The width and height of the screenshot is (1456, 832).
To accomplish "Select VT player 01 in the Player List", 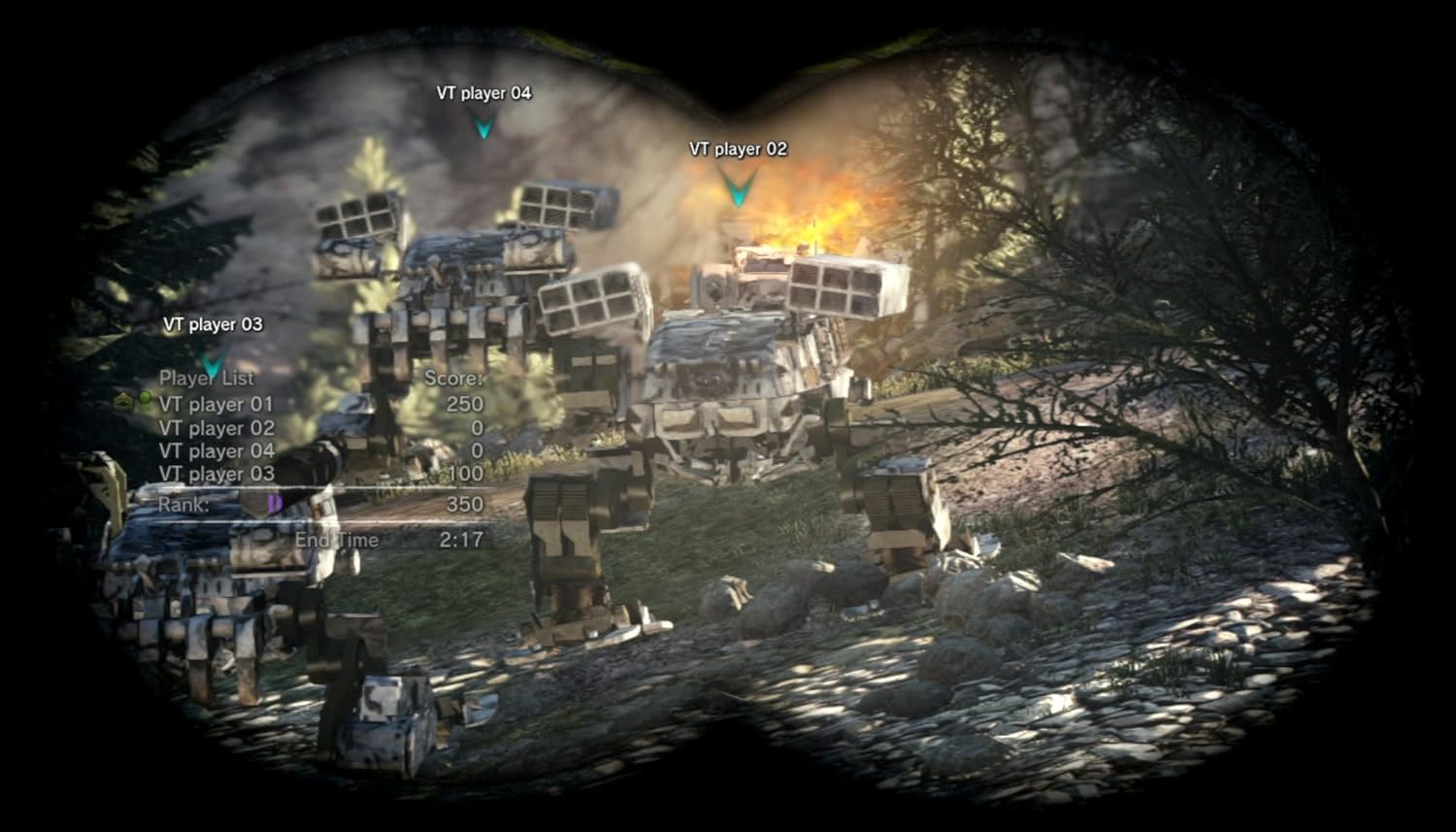I will 215,404.
